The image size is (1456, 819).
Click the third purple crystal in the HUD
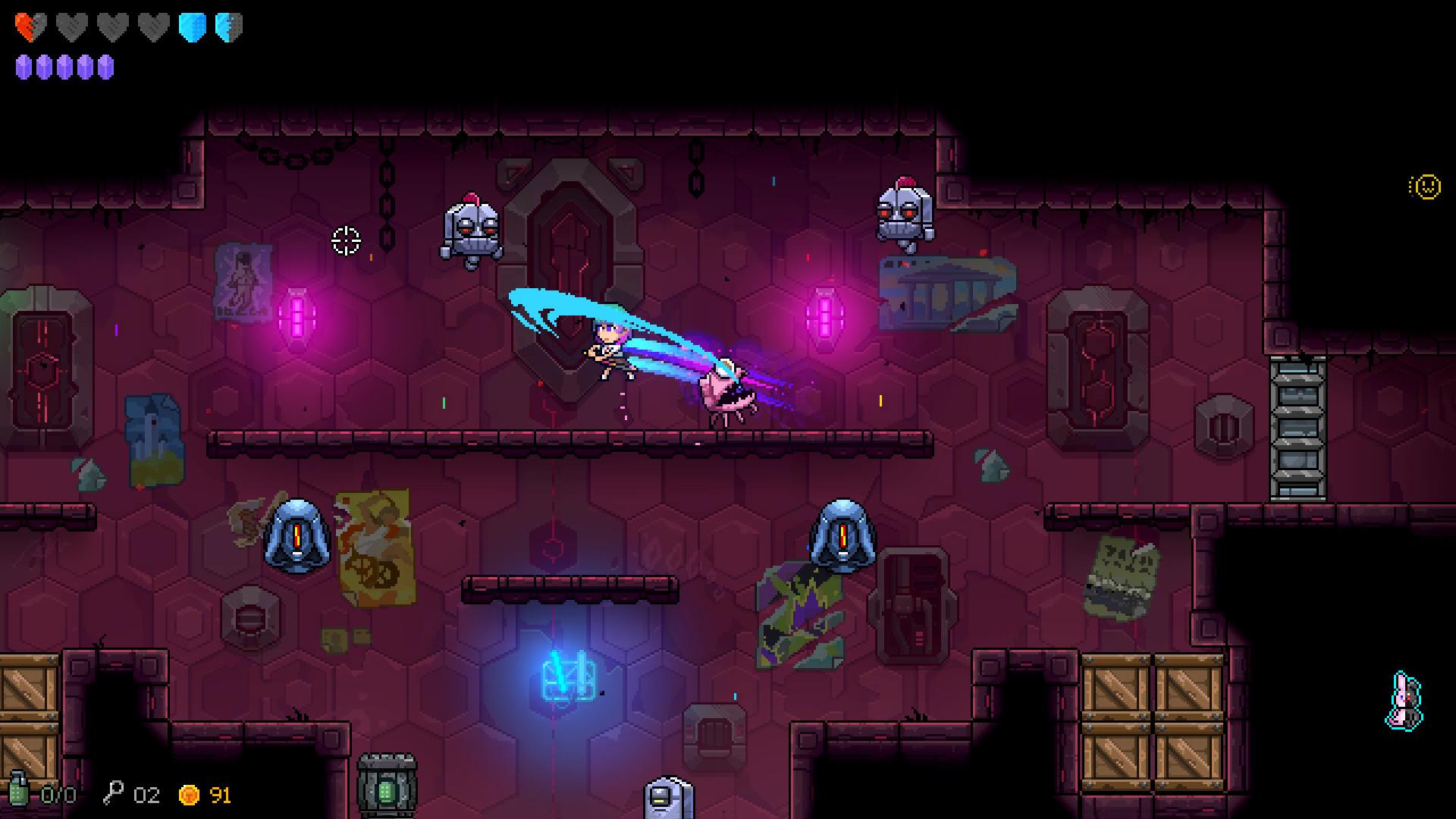coord(64,68)
